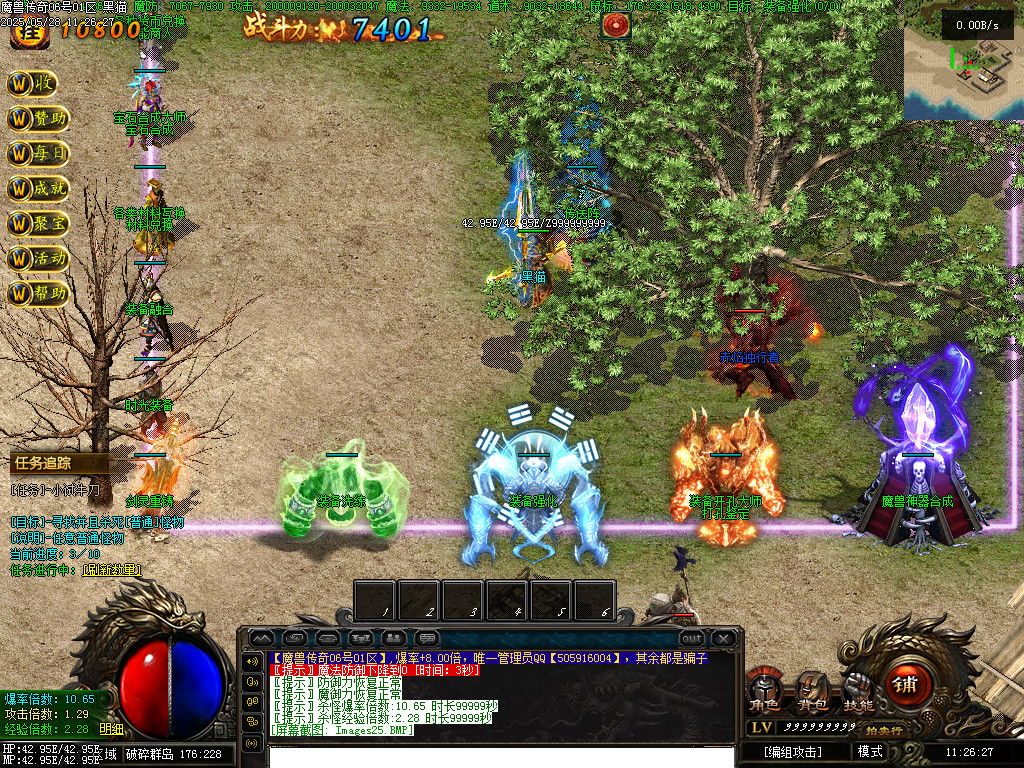Click the round red icon beside battle power
This screenshot has height=768, width=1024.
point(615,25)
